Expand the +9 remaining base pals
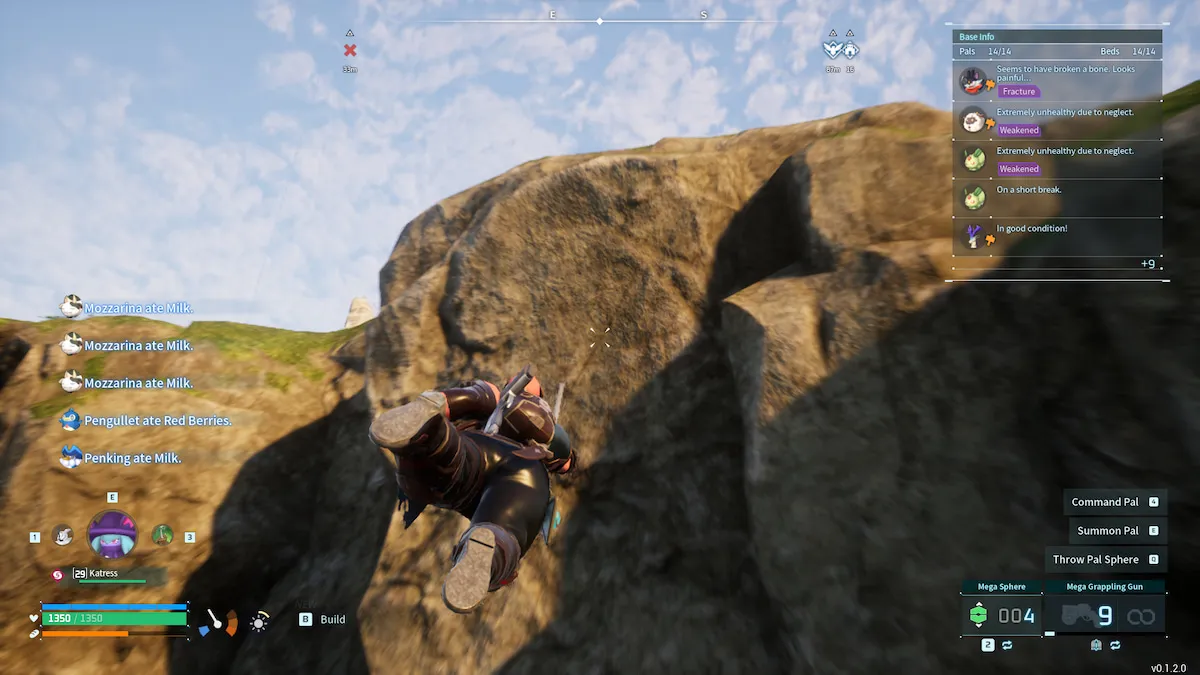This screenshot has width=1200, height=675. pos(1148,264)
